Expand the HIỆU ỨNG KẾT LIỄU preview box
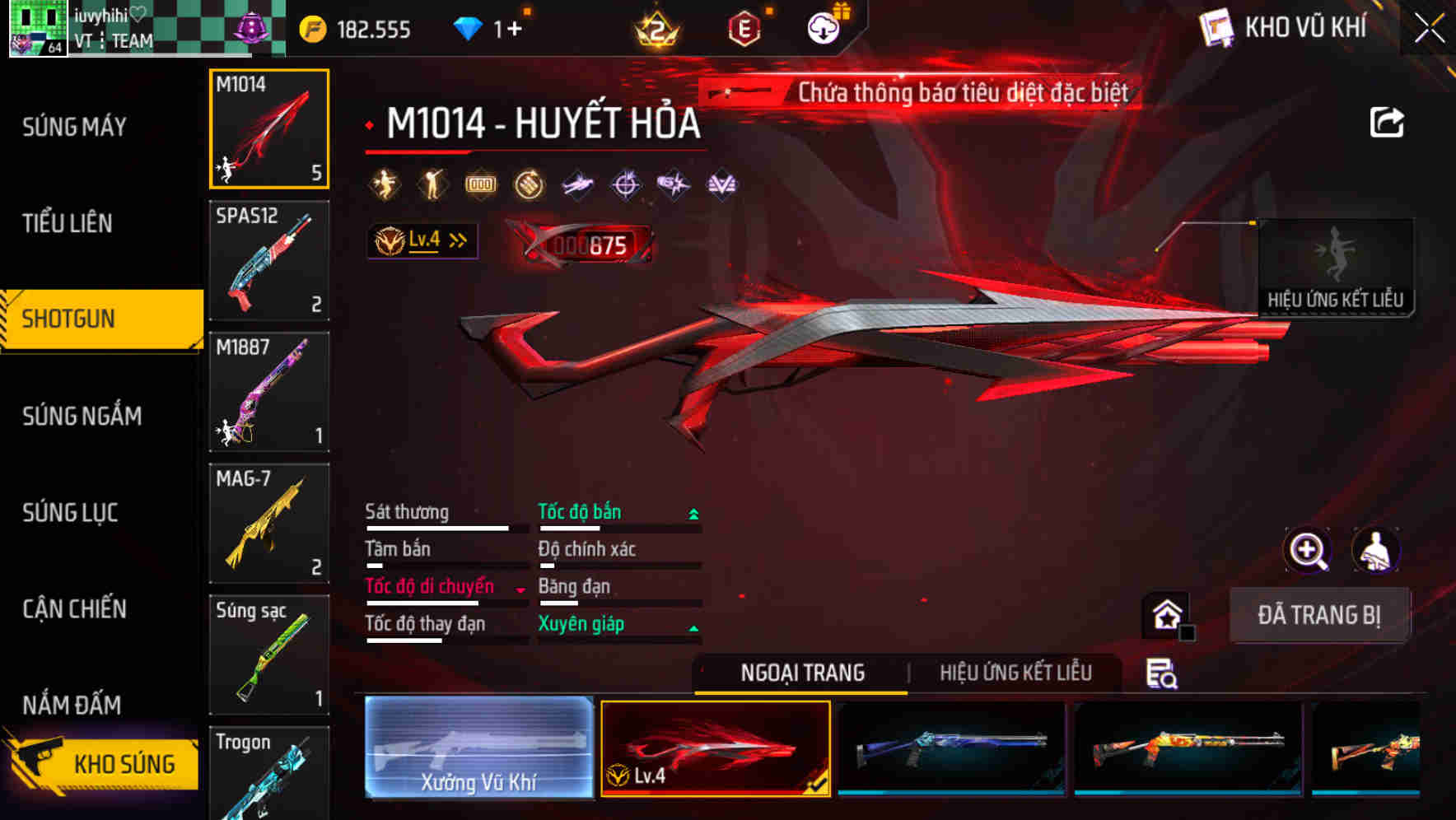 1336,263
